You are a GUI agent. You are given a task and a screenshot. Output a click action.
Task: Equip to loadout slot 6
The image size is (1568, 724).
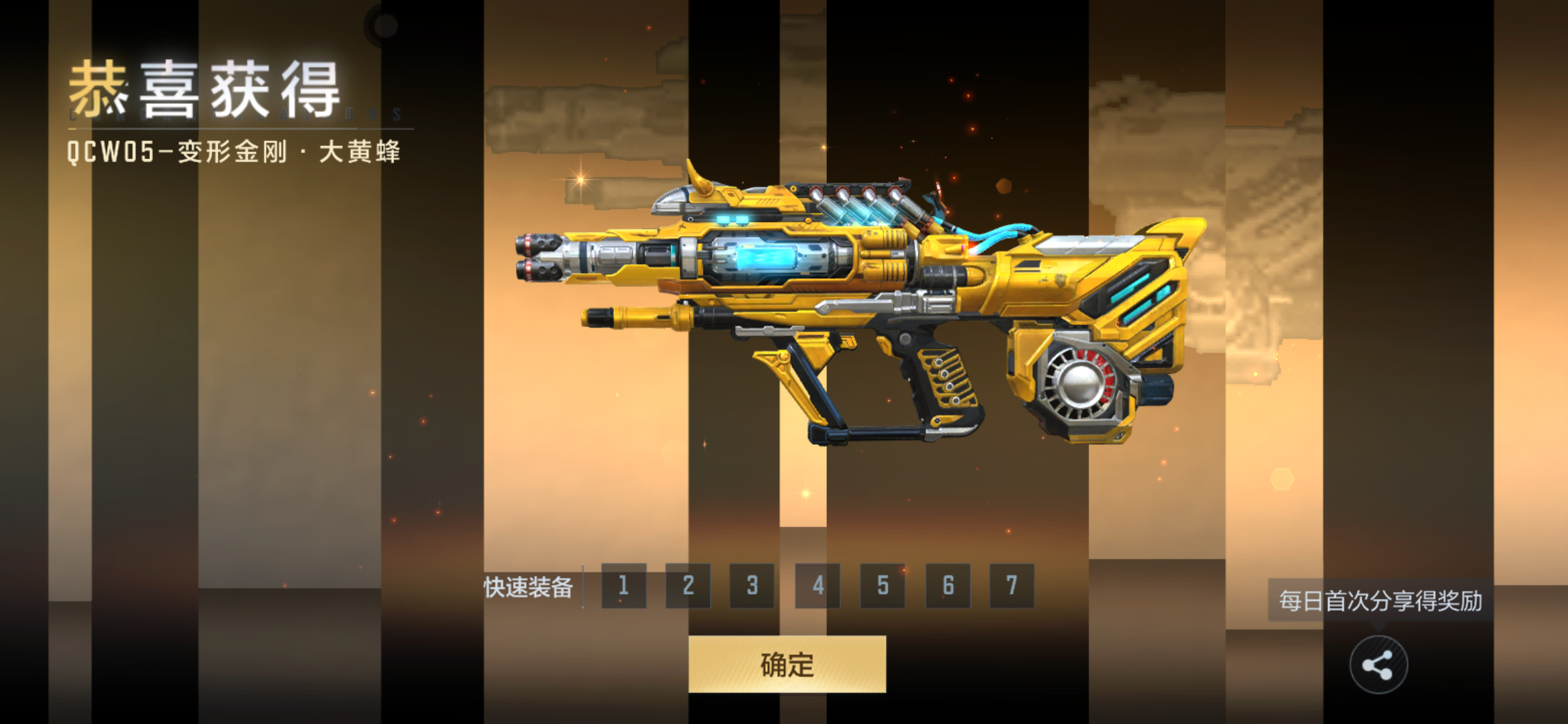click(x=948, y=586)
